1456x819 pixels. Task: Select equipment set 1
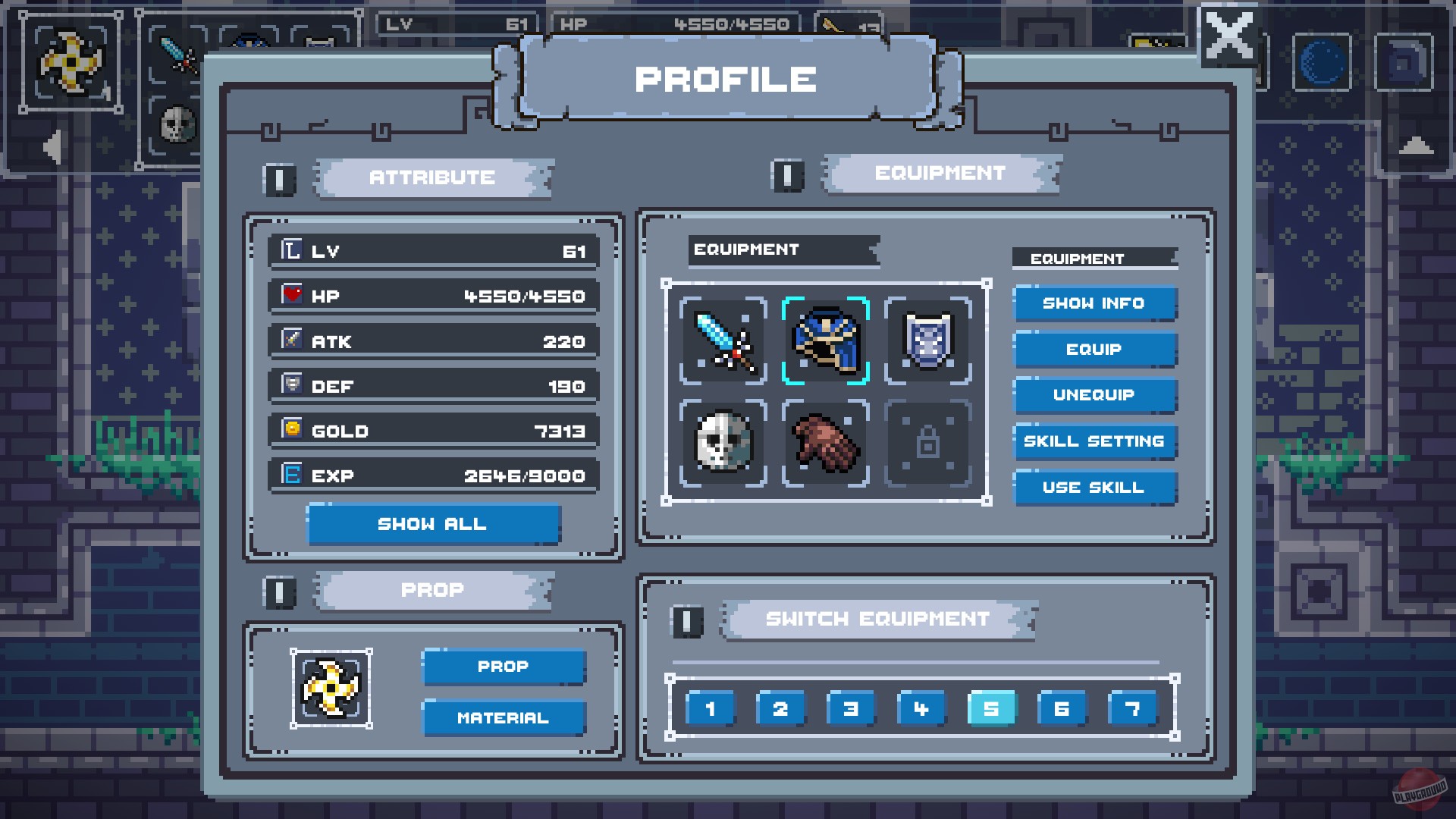tap(709, 708)
